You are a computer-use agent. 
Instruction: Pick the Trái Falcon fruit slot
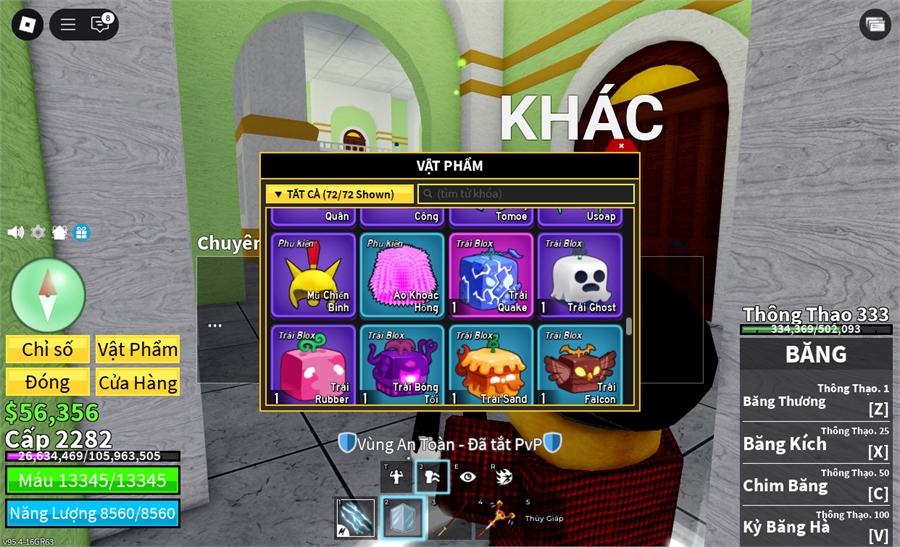[580, 365]
